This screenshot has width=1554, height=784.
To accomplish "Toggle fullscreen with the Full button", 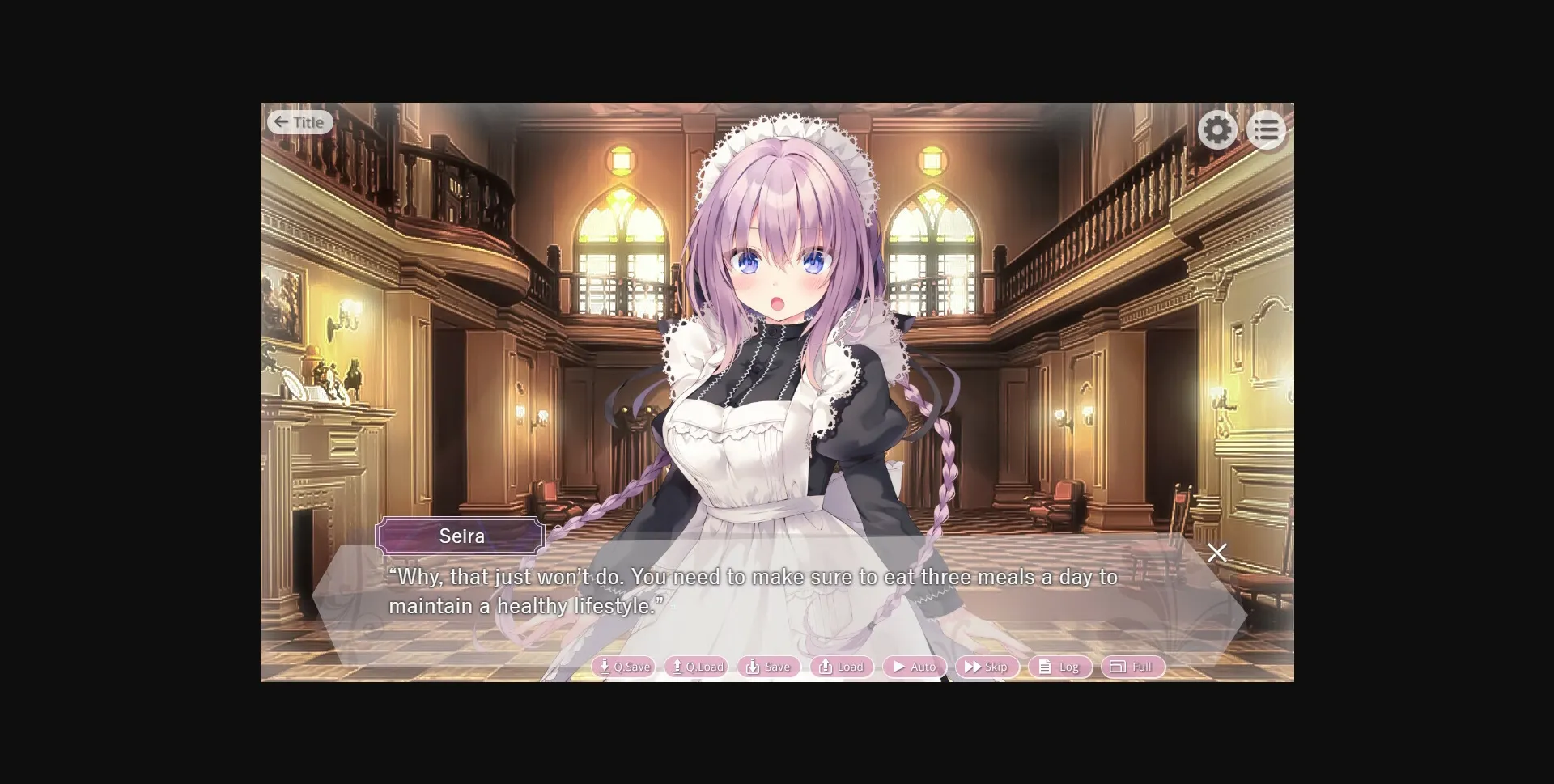I will pyautogui.click(x=1133, y=667).
